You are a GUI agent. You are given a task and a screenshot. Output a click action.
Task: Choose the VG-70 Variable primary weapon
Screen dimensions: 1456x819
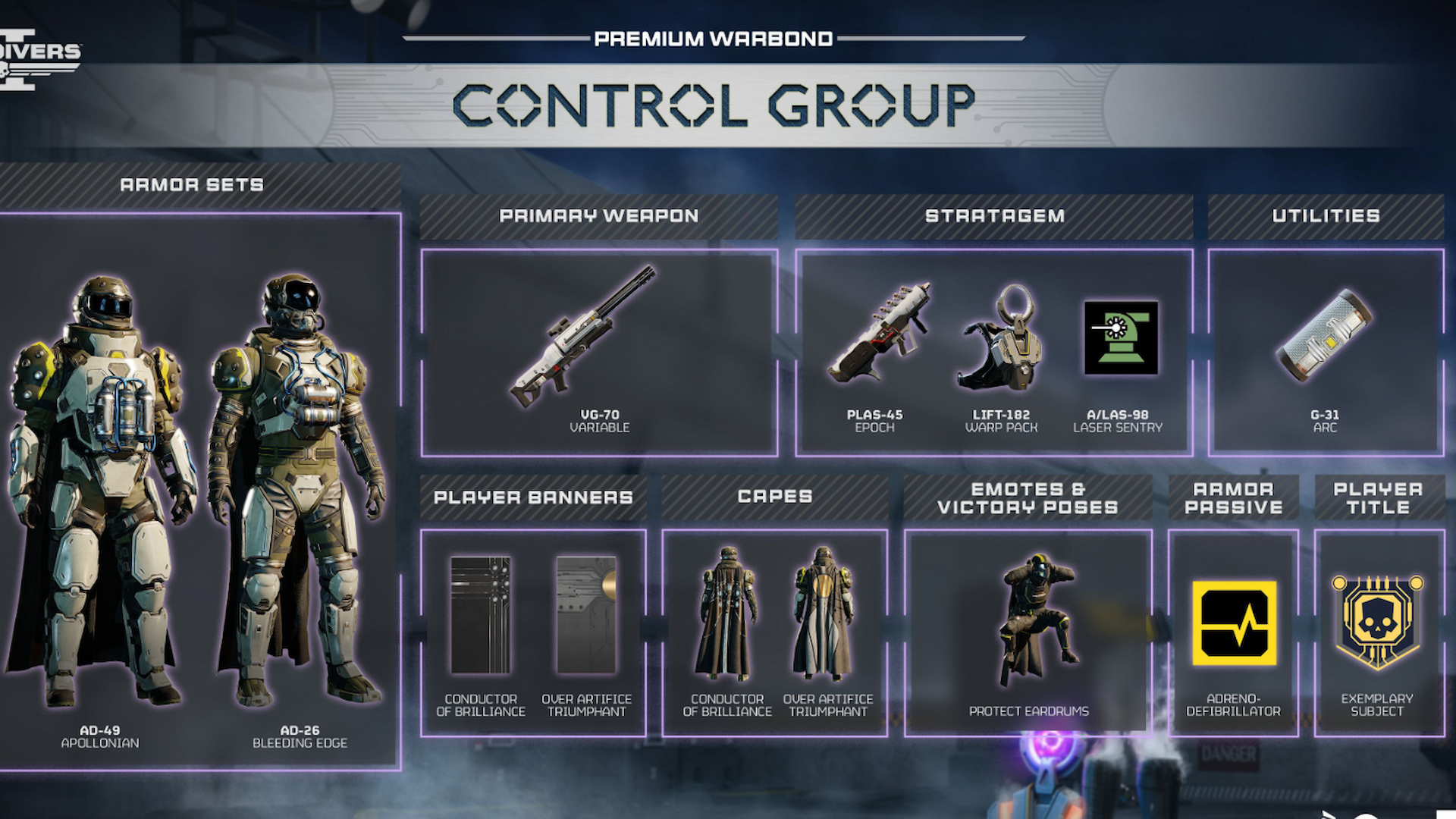coord(584,337)
